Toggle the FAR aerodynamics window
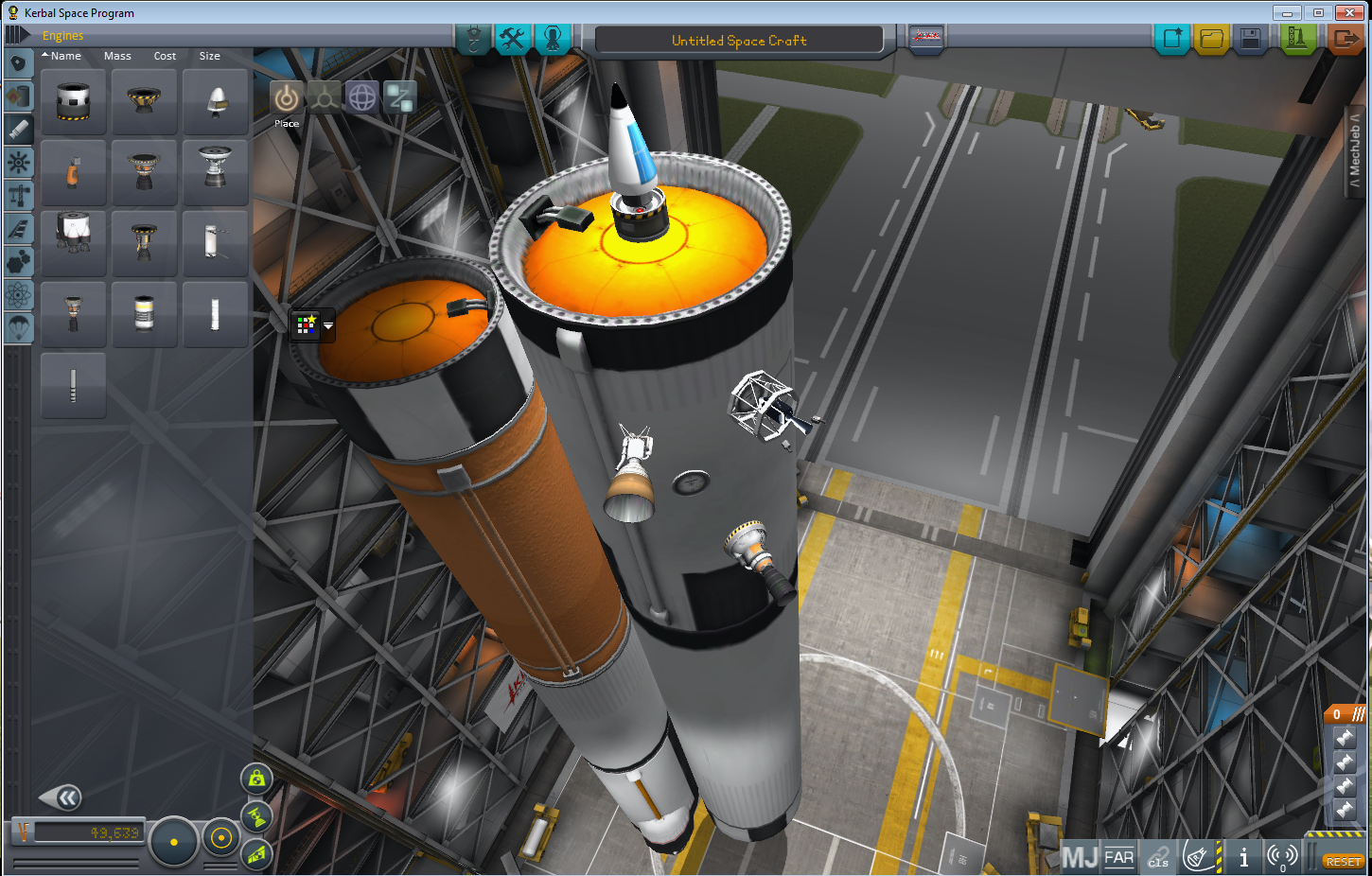 [1119, 857]
